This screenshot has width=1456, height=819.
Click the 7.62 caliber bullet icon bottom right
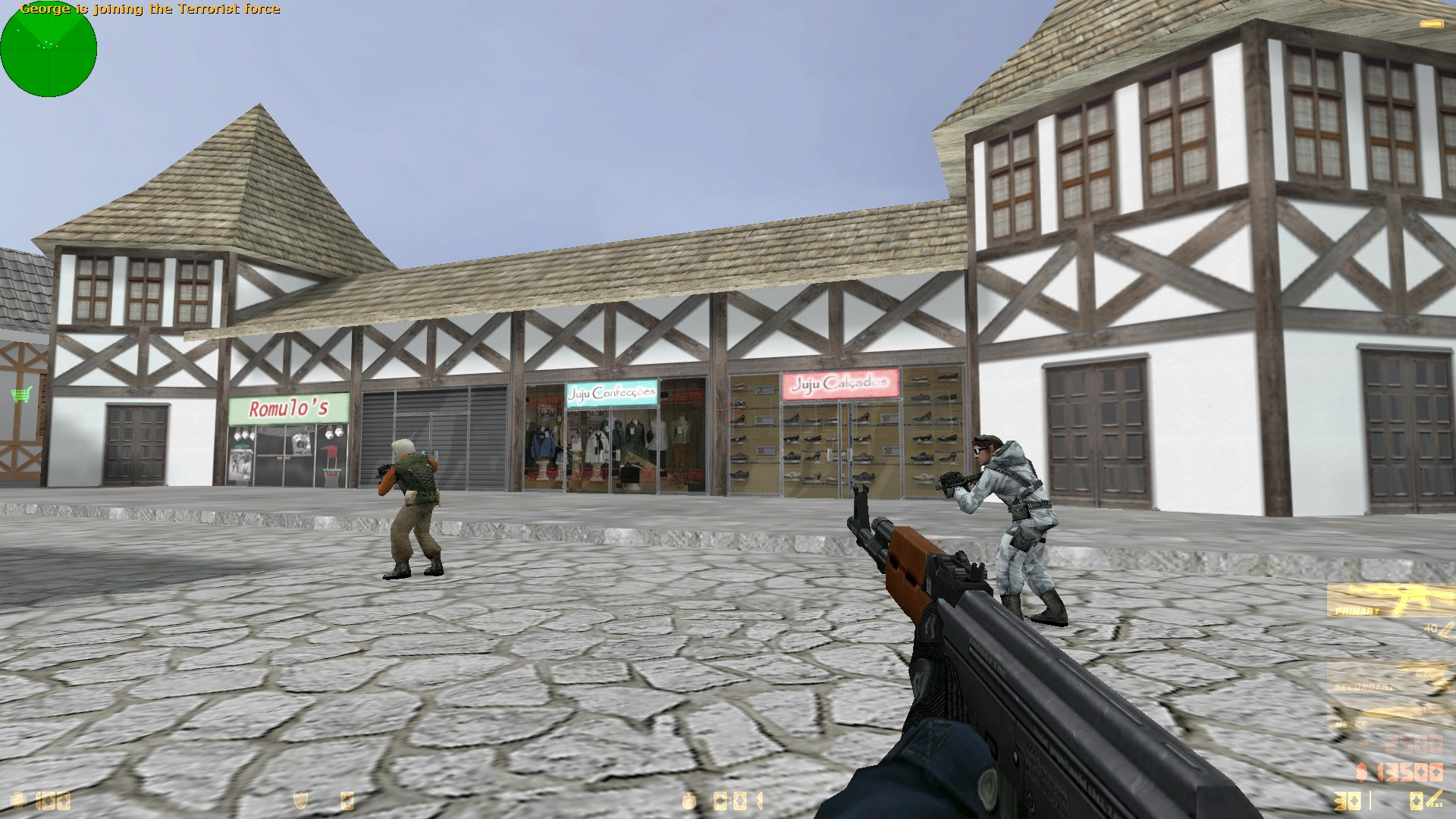point(1433,799)
